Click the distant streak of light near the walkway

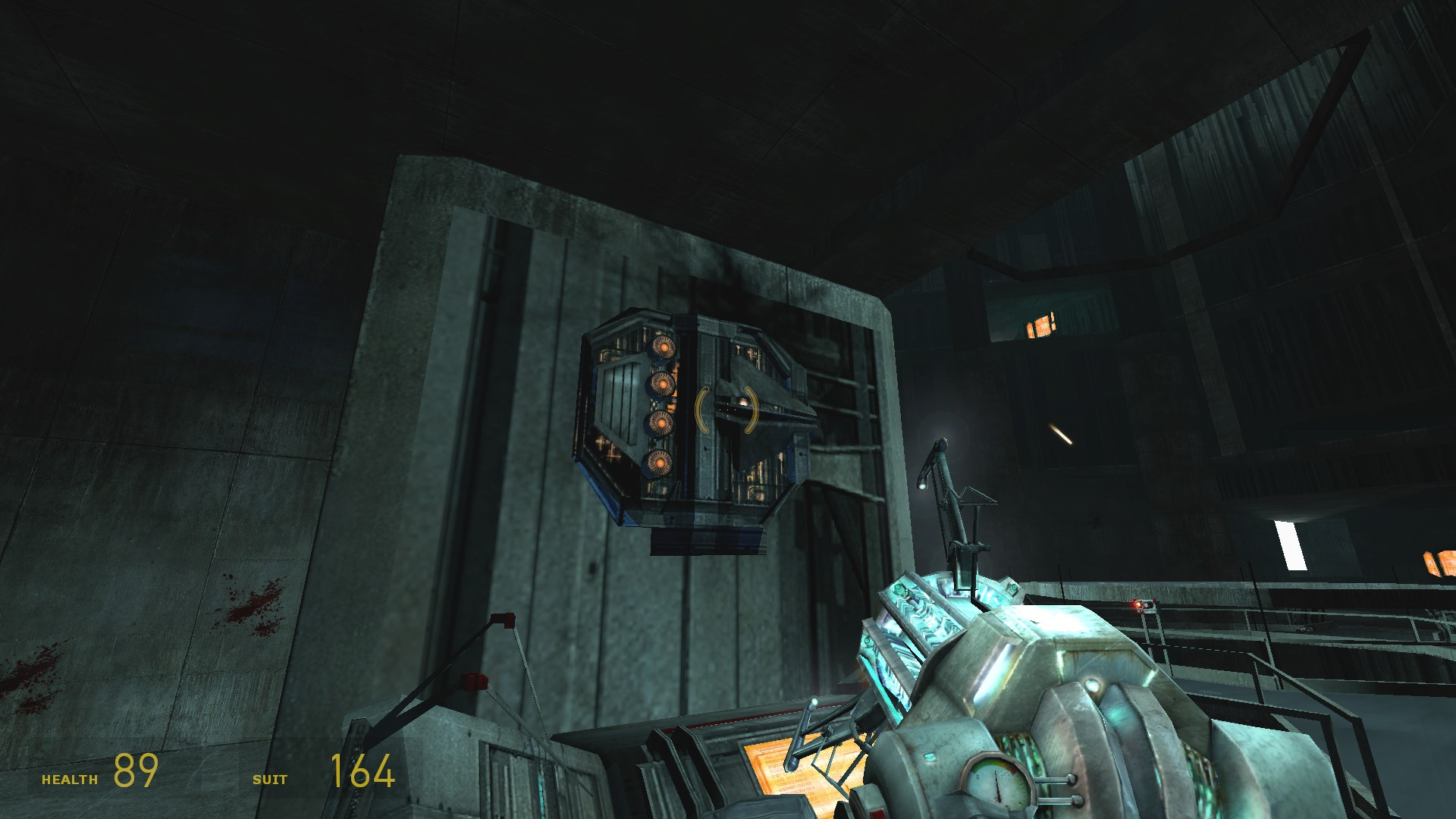point(1062,435)
